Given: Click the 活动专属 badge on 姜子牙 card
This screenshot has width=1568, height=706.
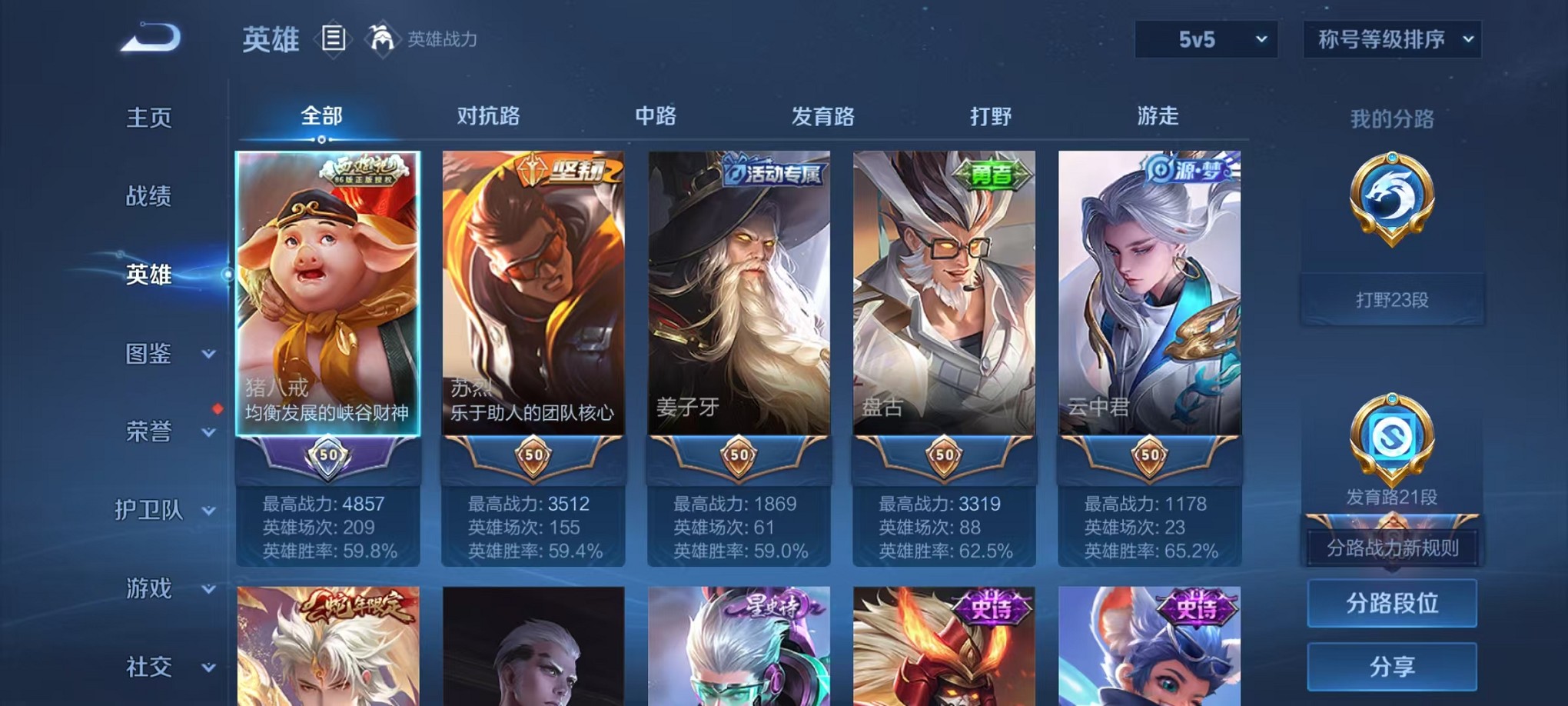Looking at the screenshot, I should click(x=771, y=171).
